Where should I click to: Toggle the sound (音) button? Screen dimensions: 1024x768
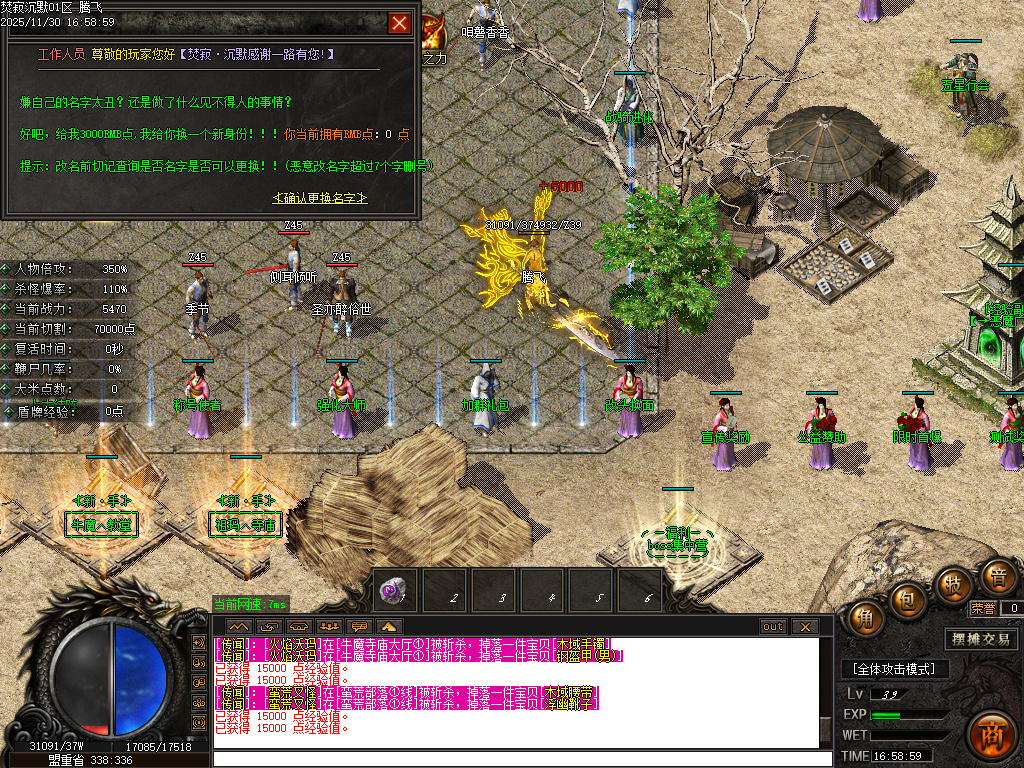click(996, 578)
